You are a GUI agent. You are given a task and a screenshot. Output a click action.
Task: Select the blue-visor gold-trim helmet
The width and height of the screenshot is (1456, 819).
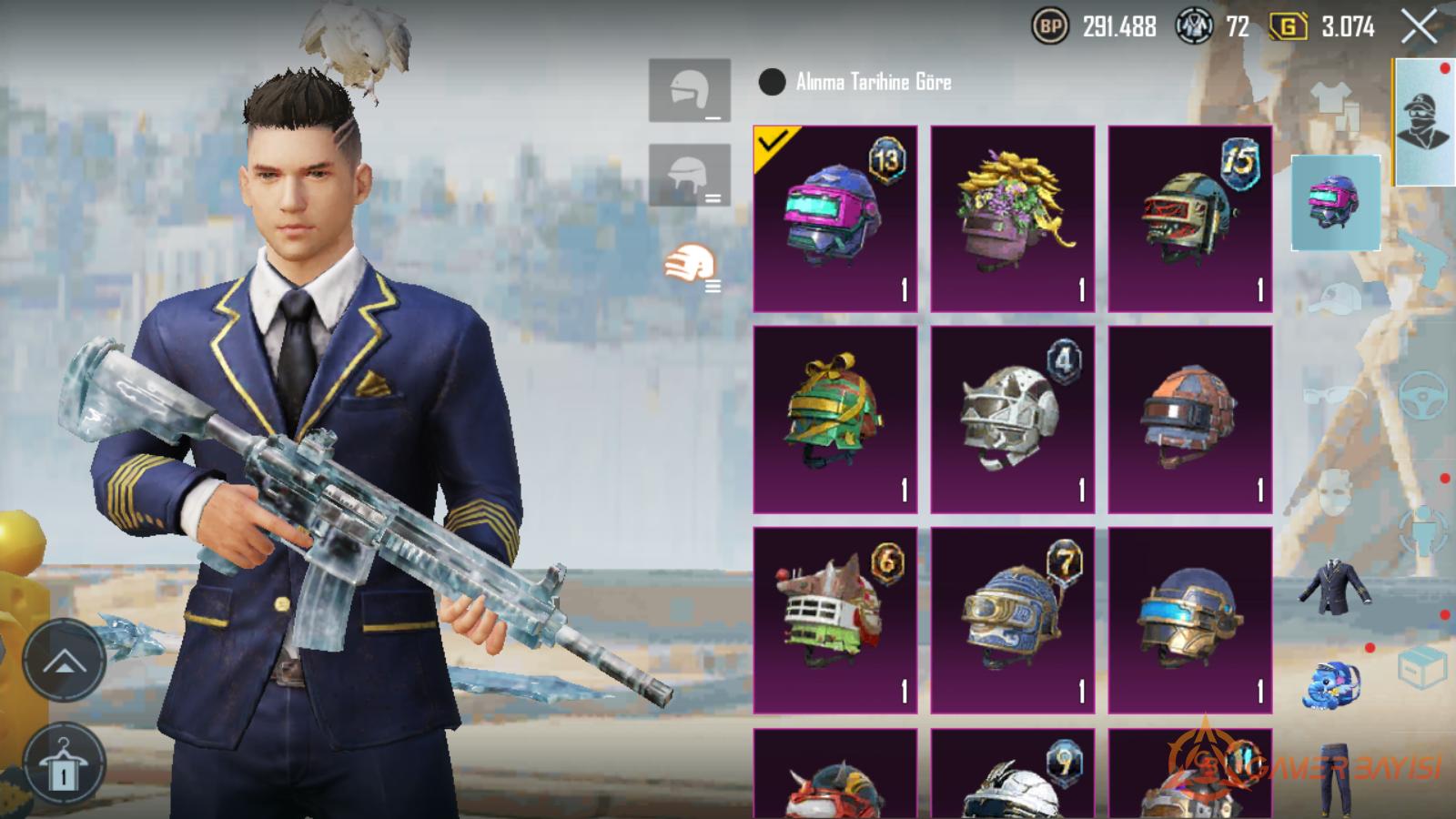pyautogui.click(x=1189, y=620)
